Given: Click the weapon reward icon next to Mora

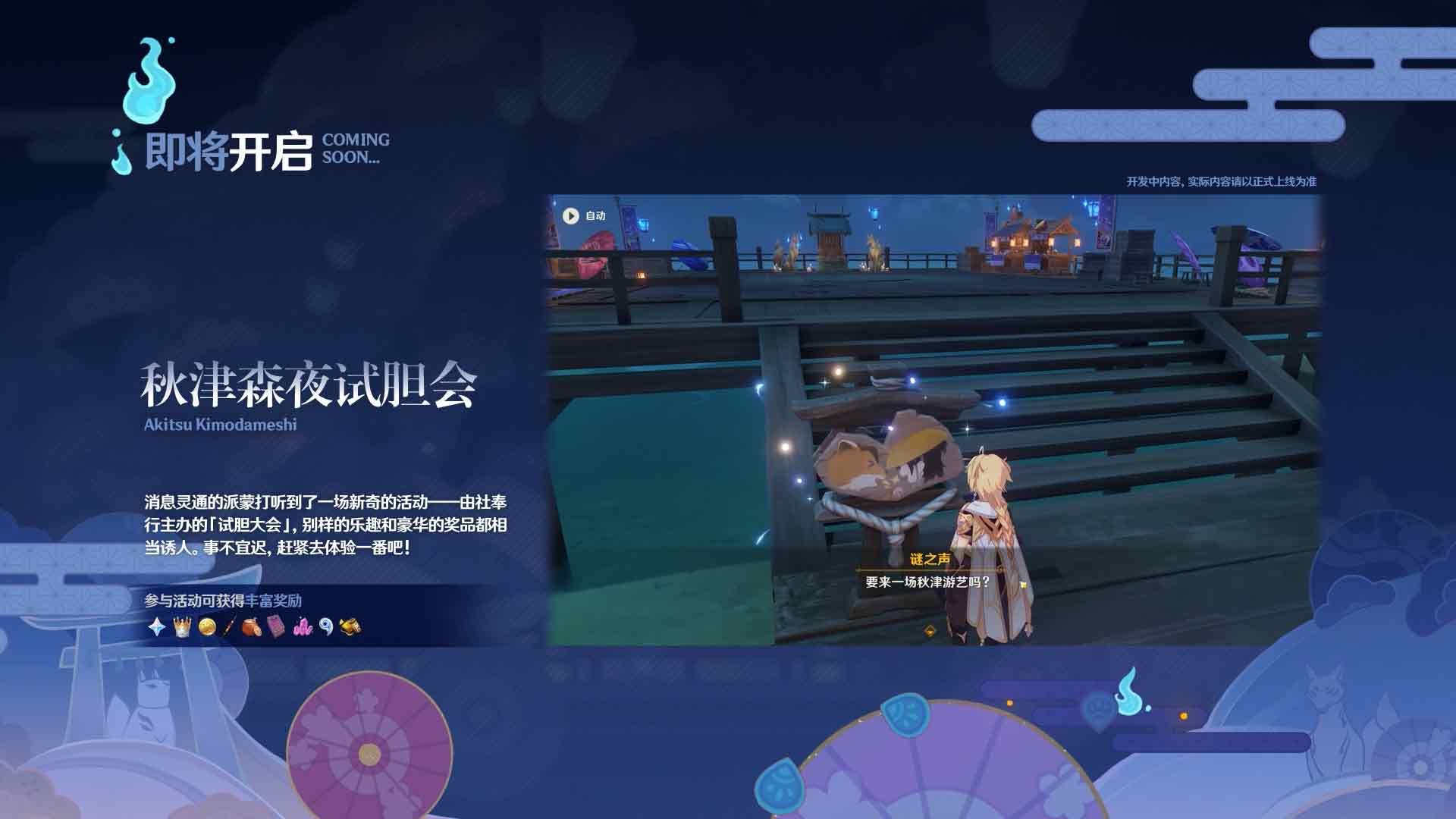Looking at the screenshot, I should click(228, 627).
